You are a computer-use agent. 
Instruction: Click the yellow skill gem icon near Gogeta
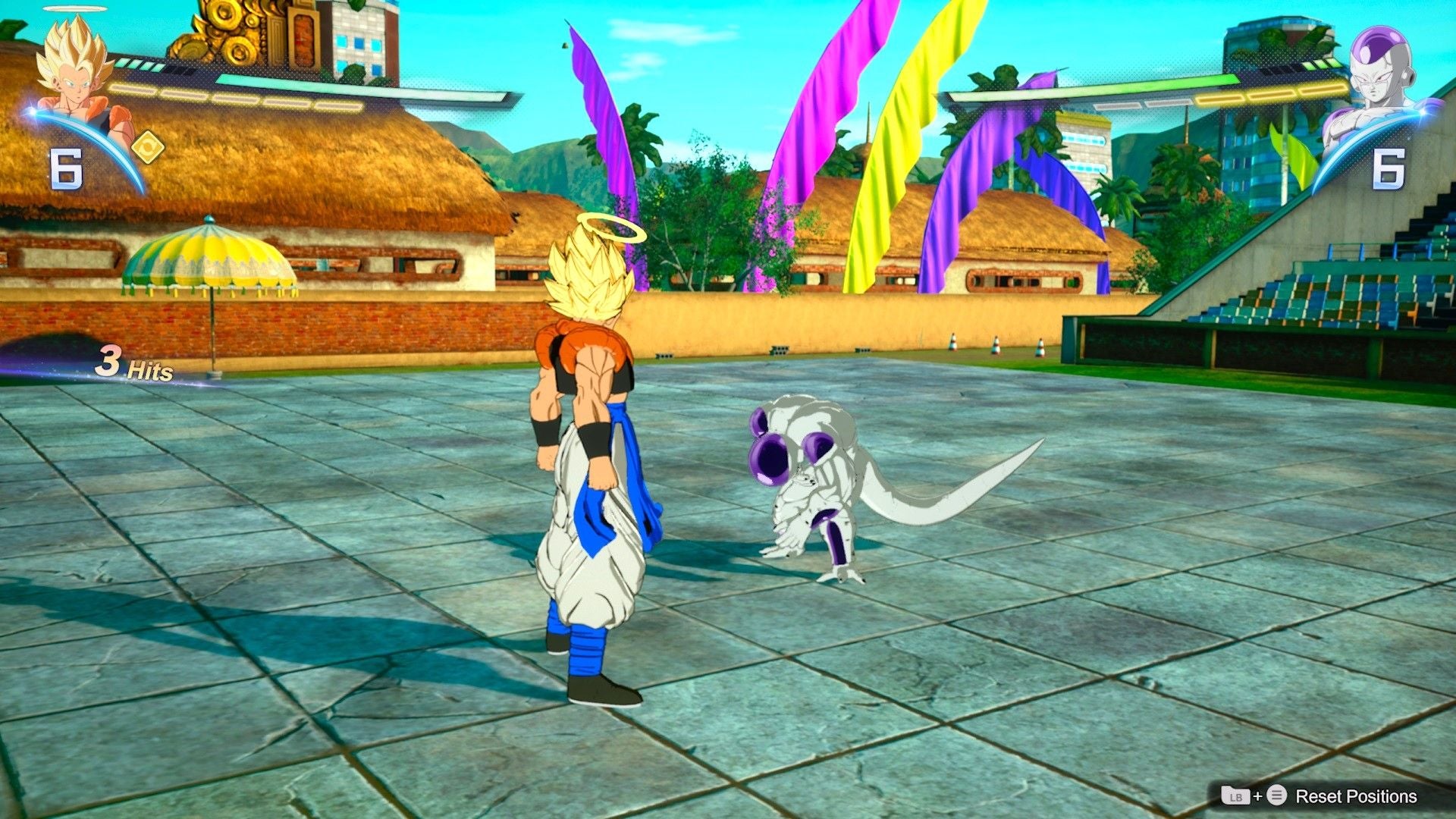[149, 146]
